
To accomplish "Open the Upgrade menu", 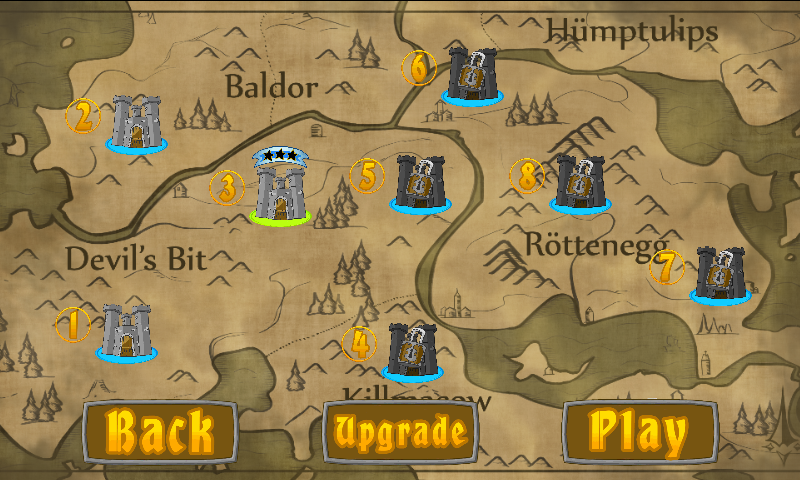I will tap(401, 432).
